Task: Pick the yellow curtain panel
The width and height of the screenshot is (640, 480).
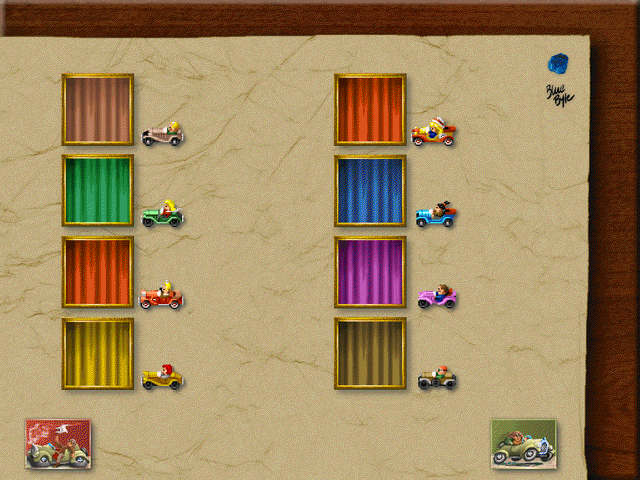Action: pos(98,353)
